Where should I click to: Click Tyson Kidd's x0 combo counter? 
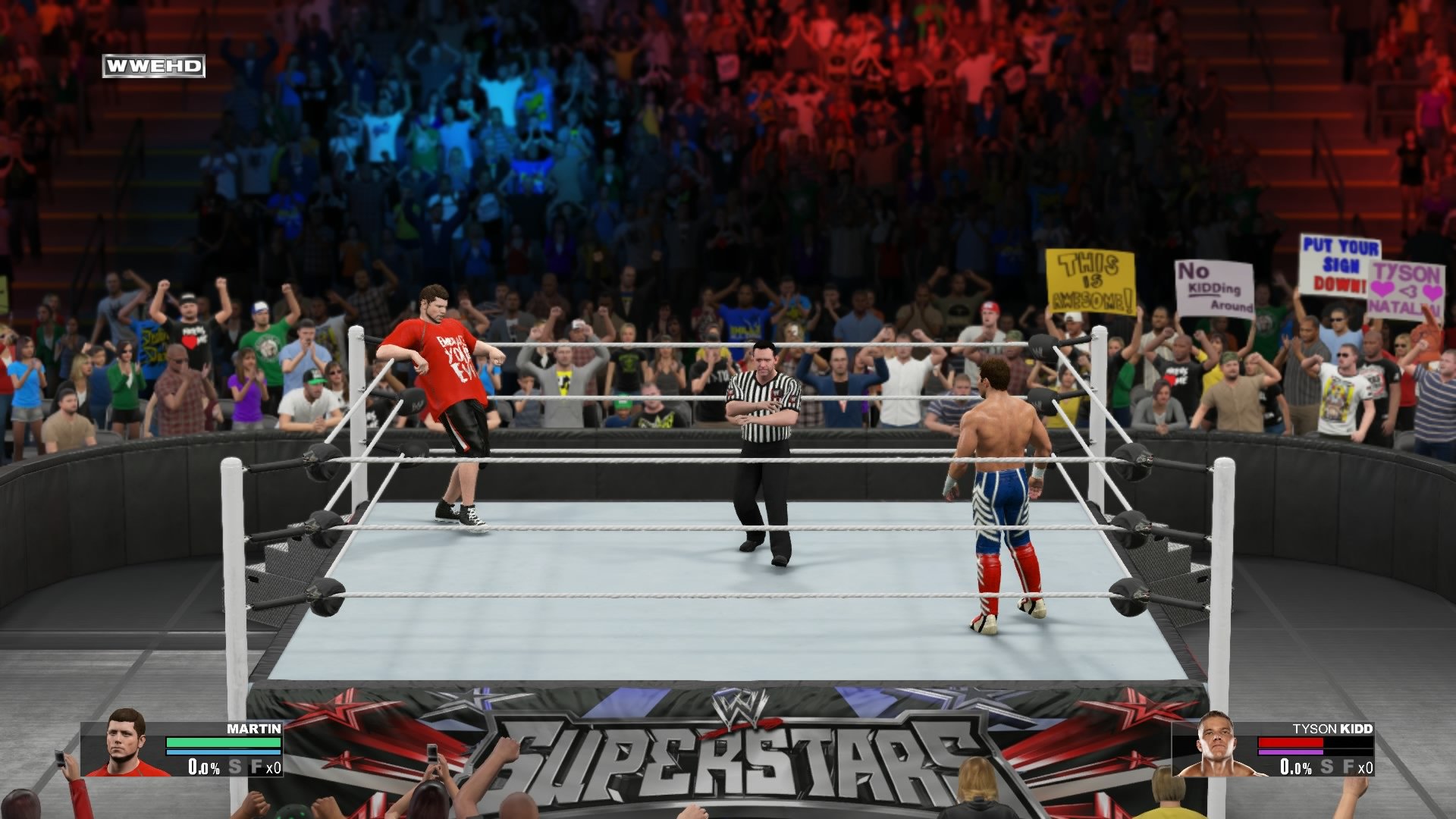[1367, 767]
